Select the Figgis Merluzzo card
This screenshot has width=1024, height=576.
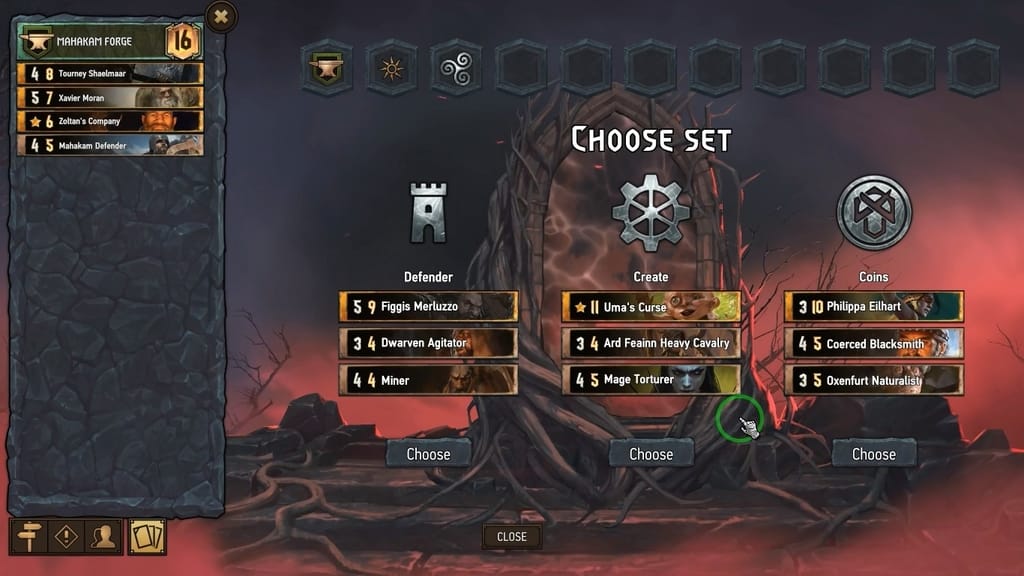[428, 307]
